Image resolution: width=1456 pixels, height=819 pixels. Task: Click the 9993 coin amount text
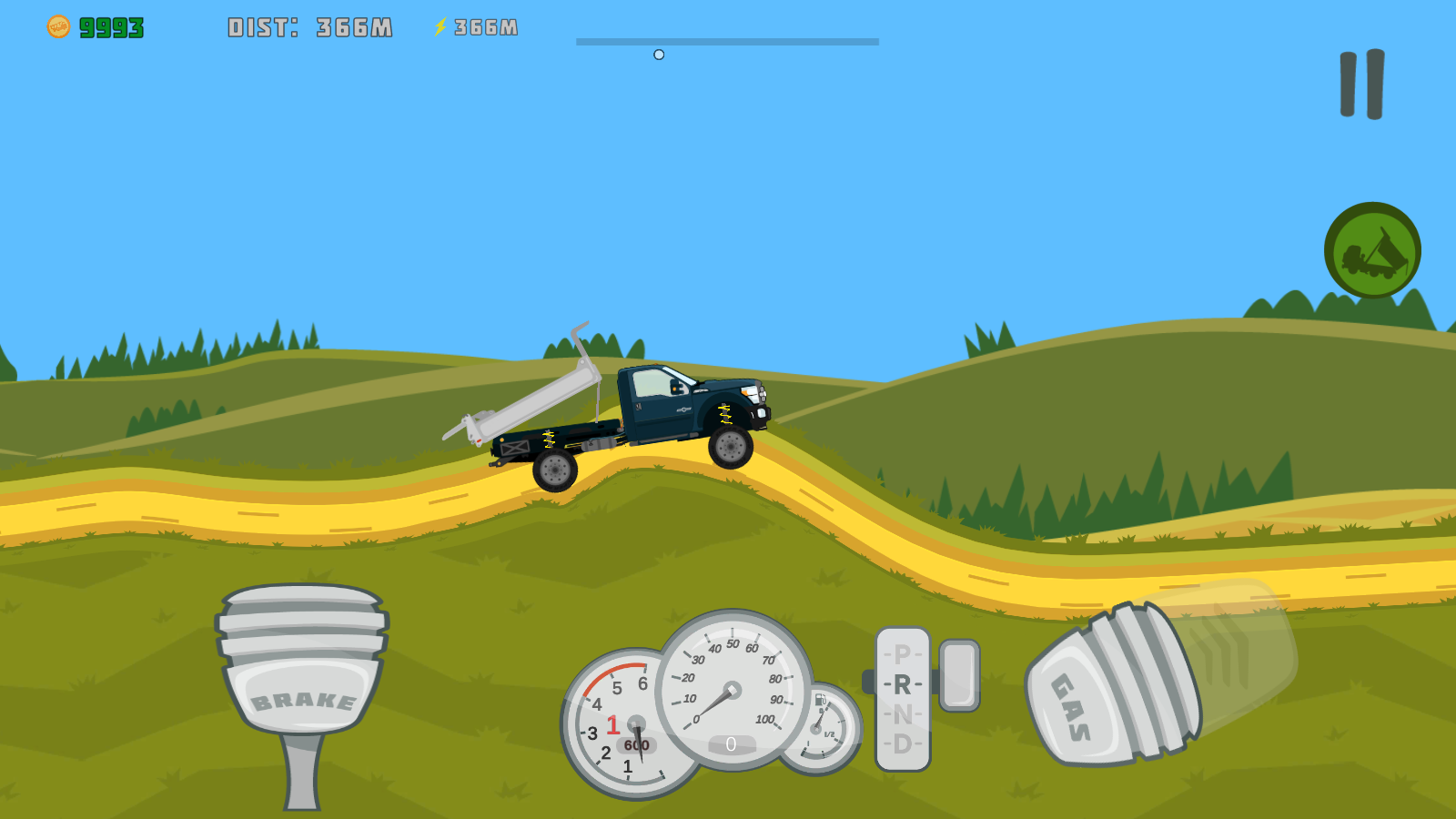click(109, 25)
